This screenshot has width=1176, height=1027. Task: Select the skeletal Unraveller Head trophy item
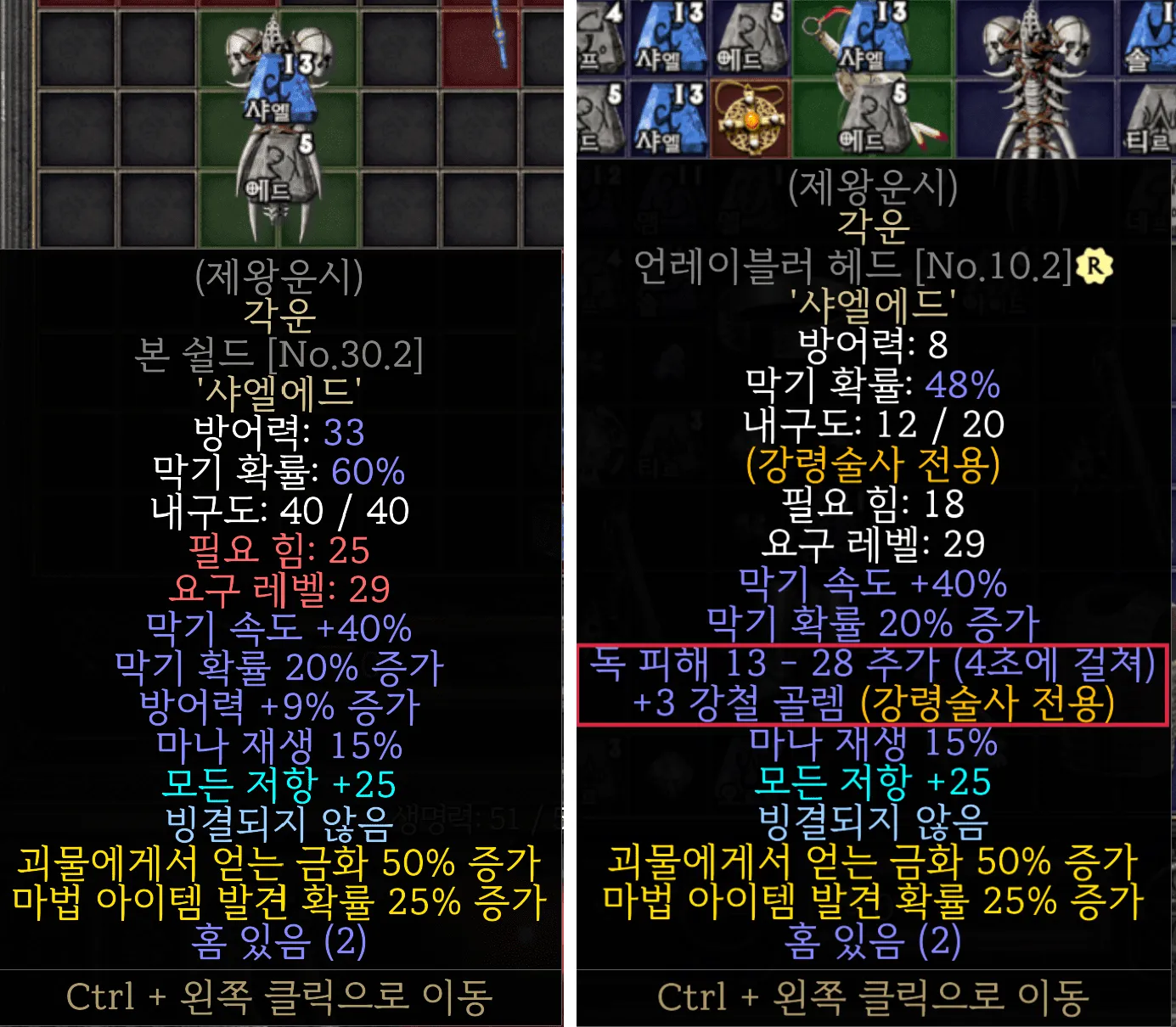click(1038, 81)
